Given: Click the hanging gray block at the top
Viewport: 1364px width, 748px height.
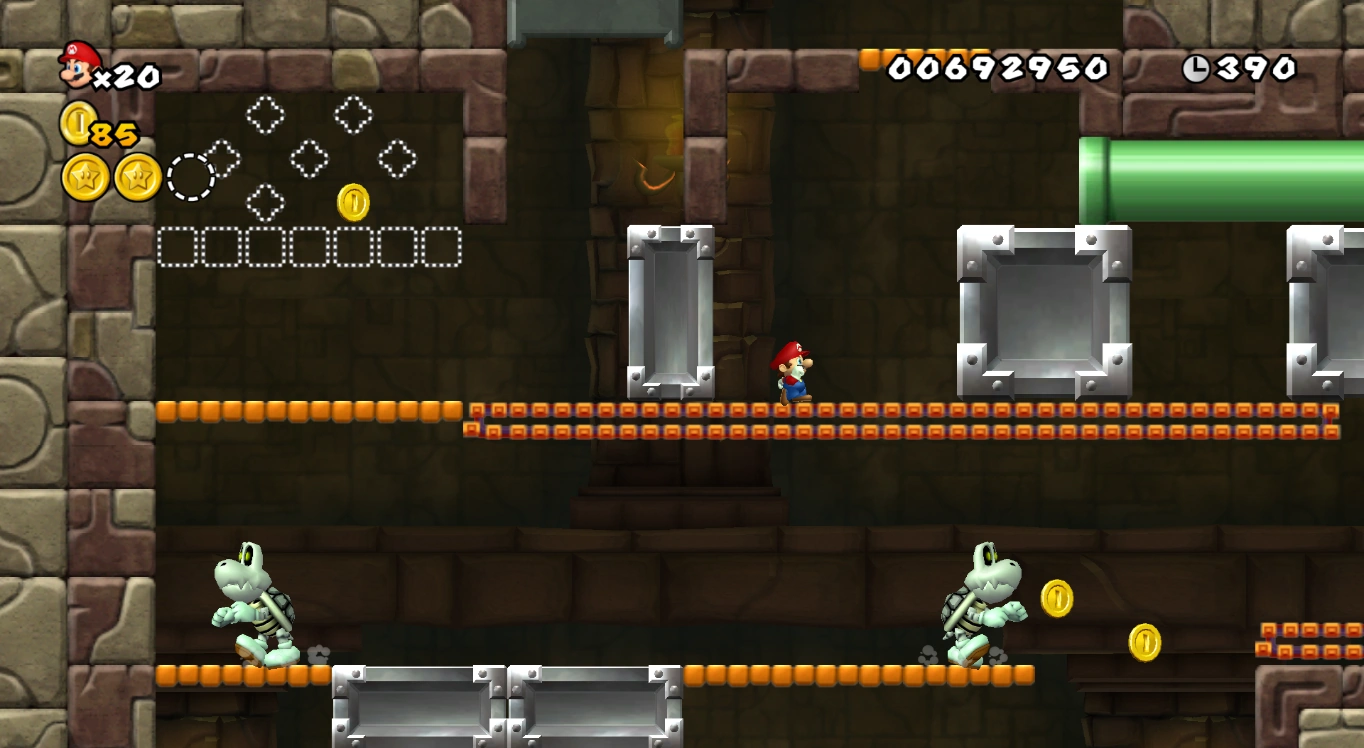Looking at the screenshot, I should [x=597, y=20].
